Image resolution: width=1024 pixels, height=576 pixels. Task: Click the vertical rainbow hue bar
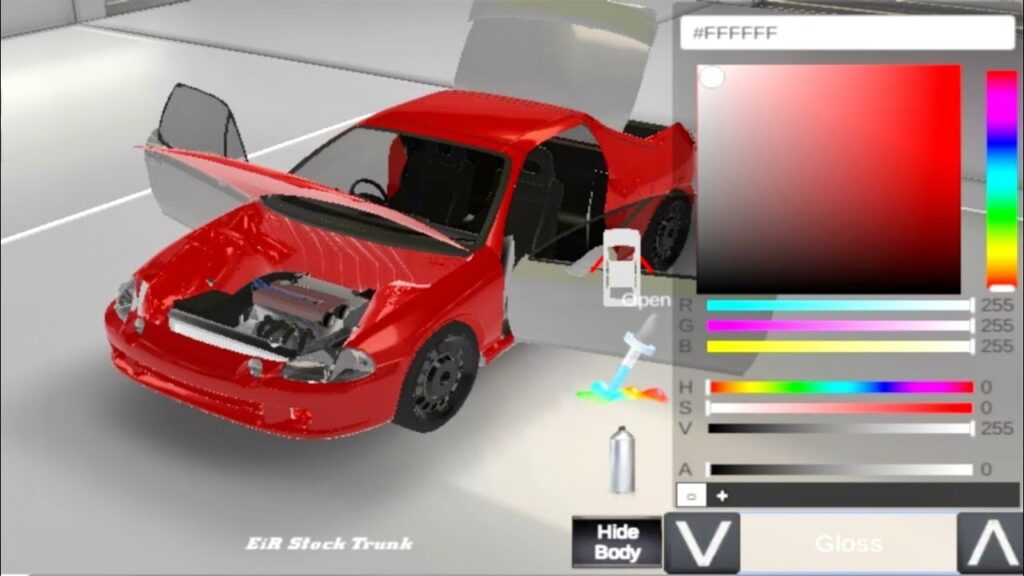(1001, 180)
